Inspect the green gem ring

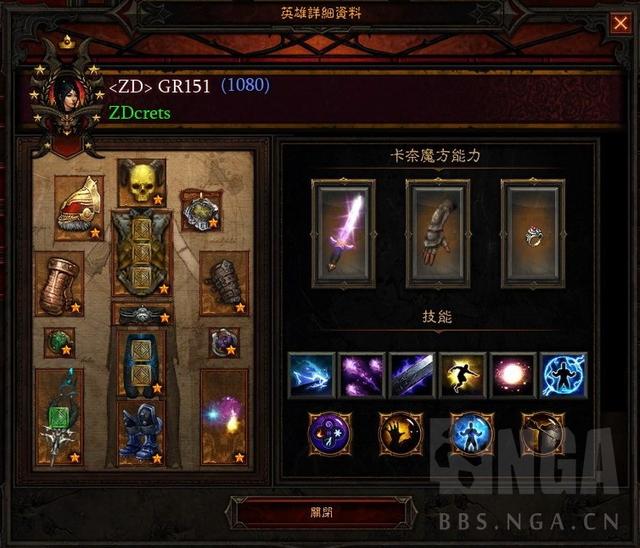[59, 342]
